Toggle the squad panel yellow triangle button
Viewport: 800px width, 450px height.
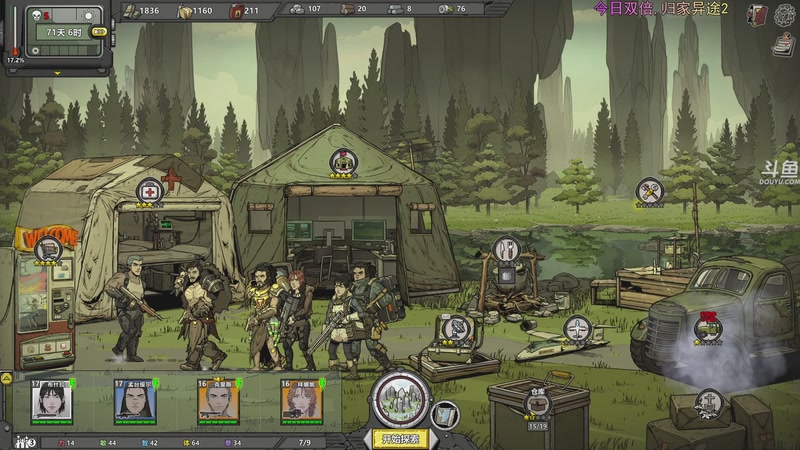(6, 380)
